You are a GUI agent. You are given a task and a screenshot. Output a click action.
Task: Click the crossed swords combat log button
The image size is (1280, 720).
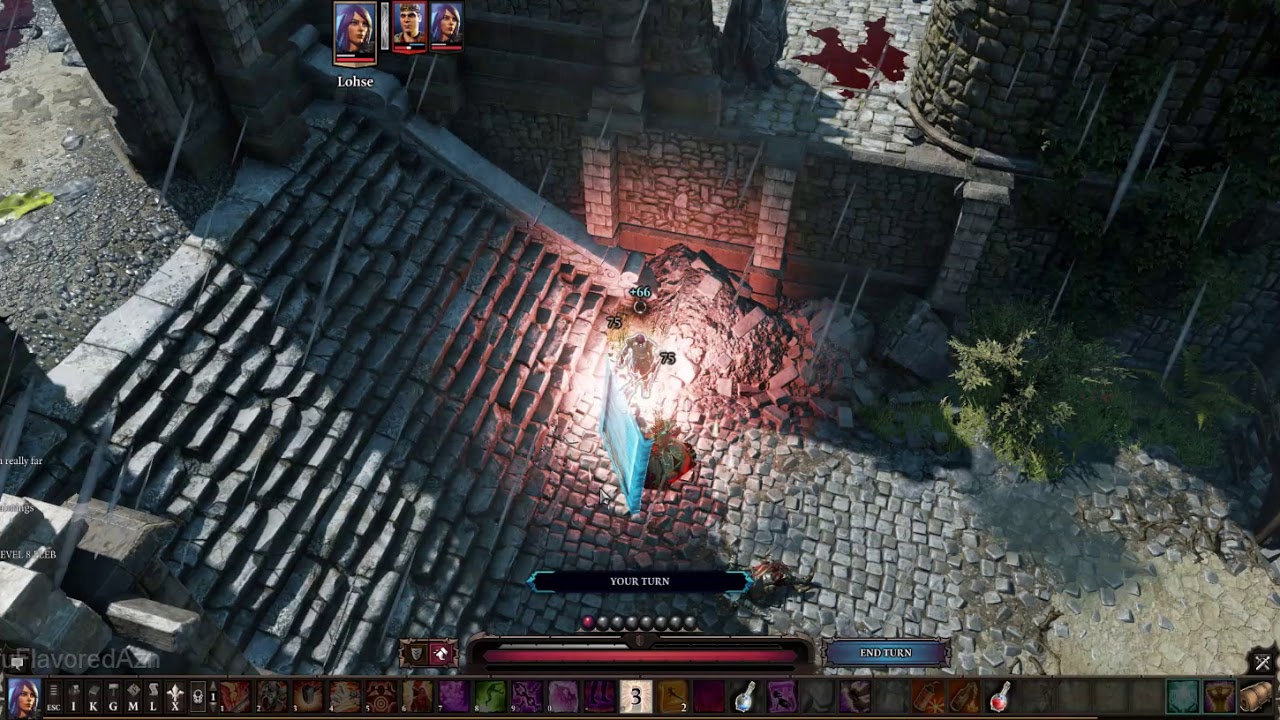pos(1262,662)
